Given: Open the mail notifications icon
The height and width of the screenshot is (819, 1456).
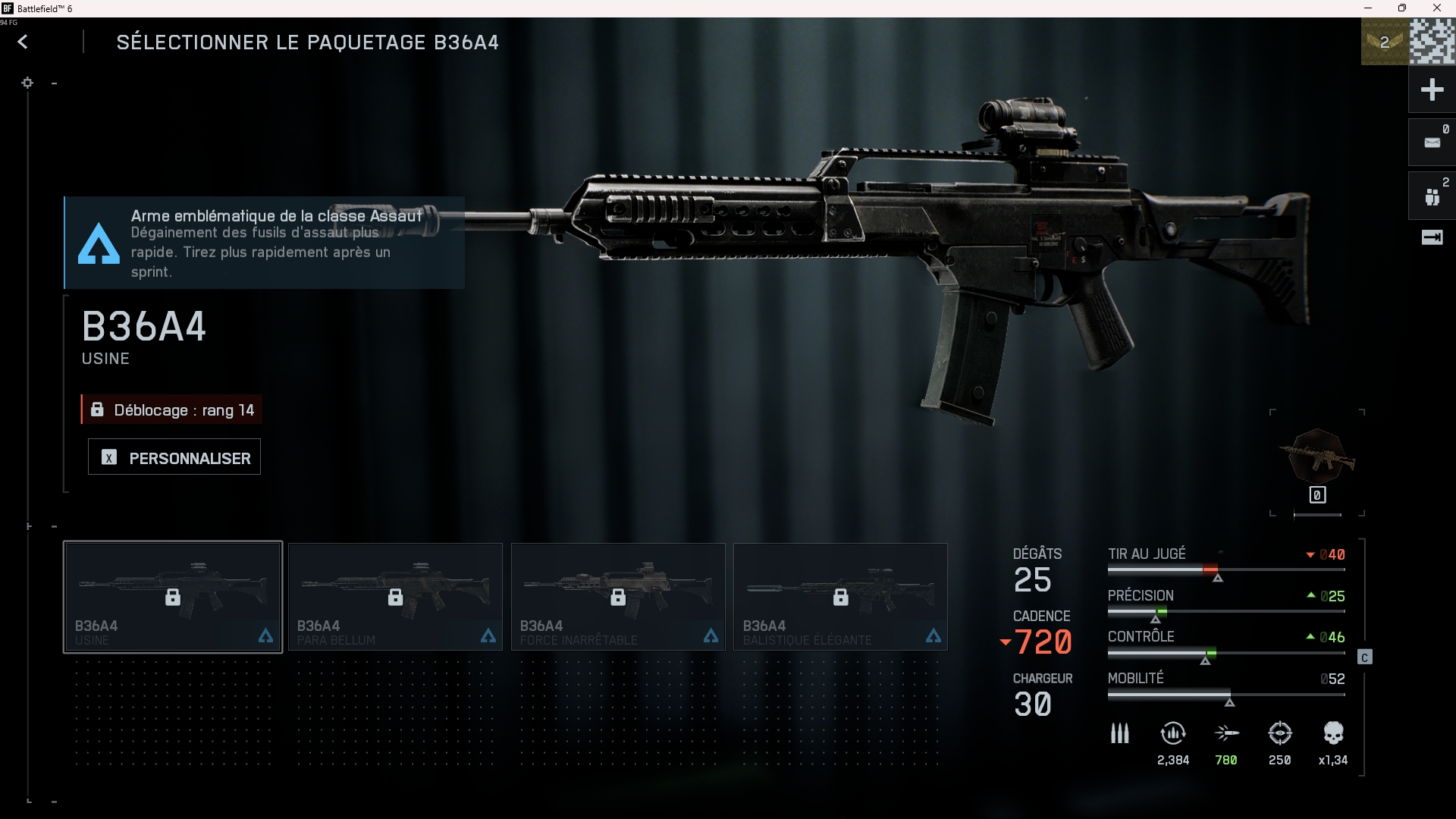Looking at the screenshot, I should 1432,143.
